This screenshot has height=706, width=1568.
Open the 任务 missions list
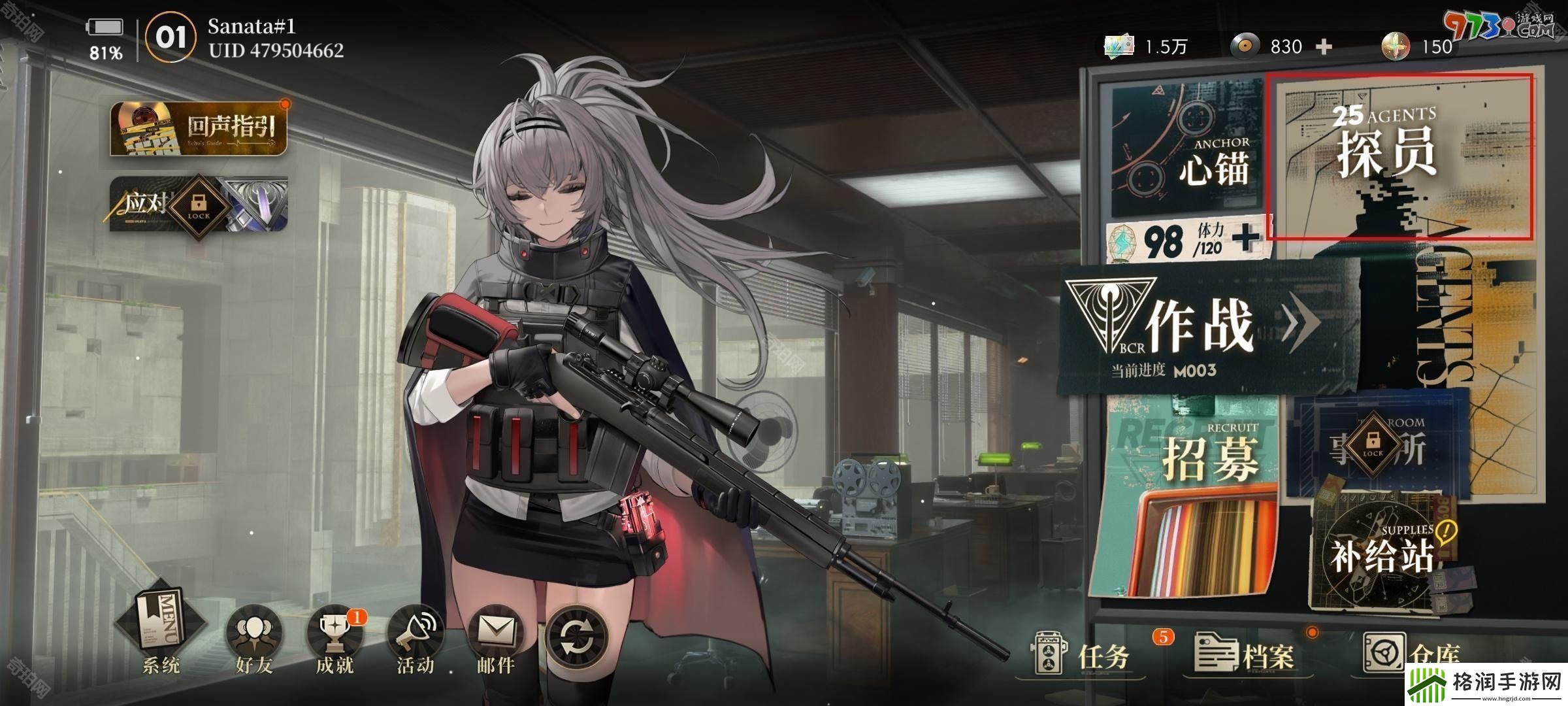click(x=1088, y=654)
